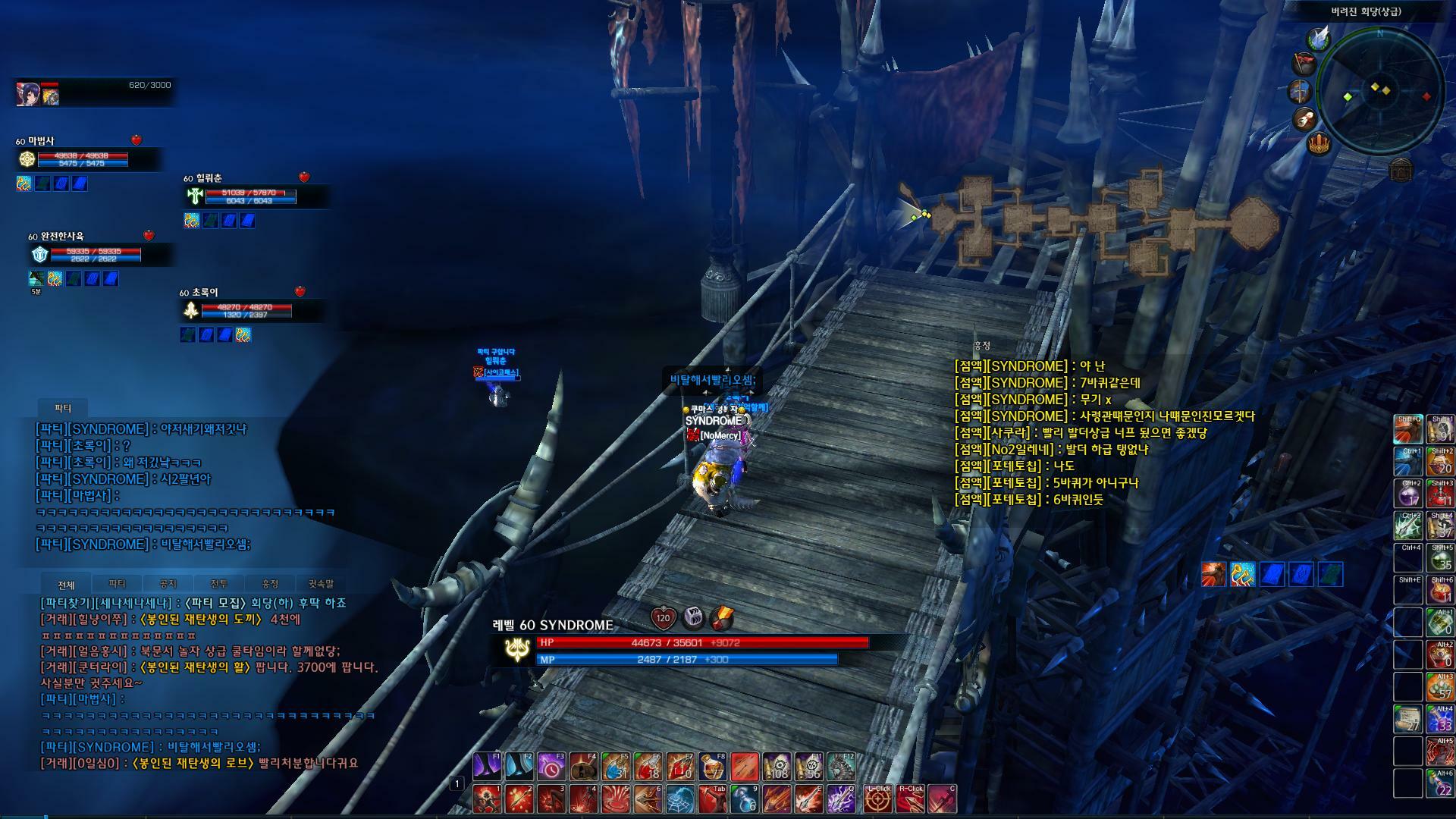Trigger the crosshair L-Click skill

pyautogui.click(x=879, y=799)
